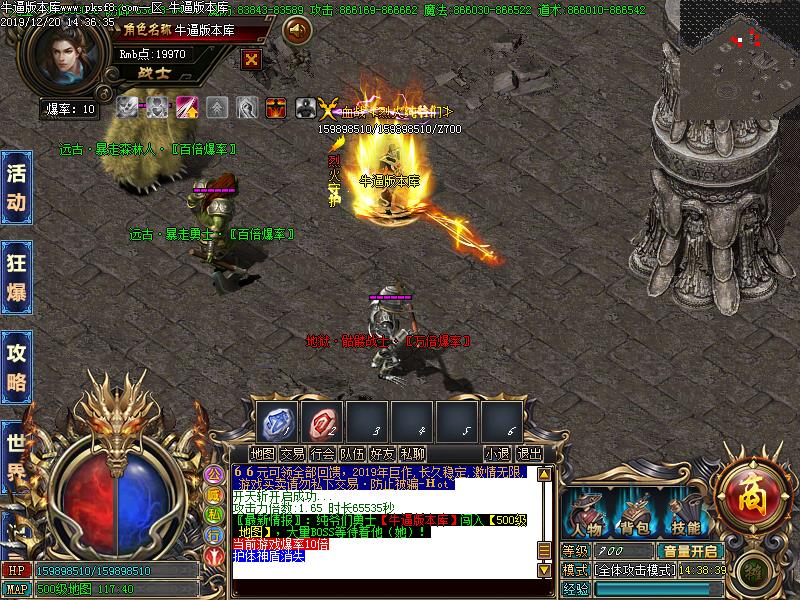Toggle sound with the speaker button
800x600 pixels.
[x=297, y=31]
